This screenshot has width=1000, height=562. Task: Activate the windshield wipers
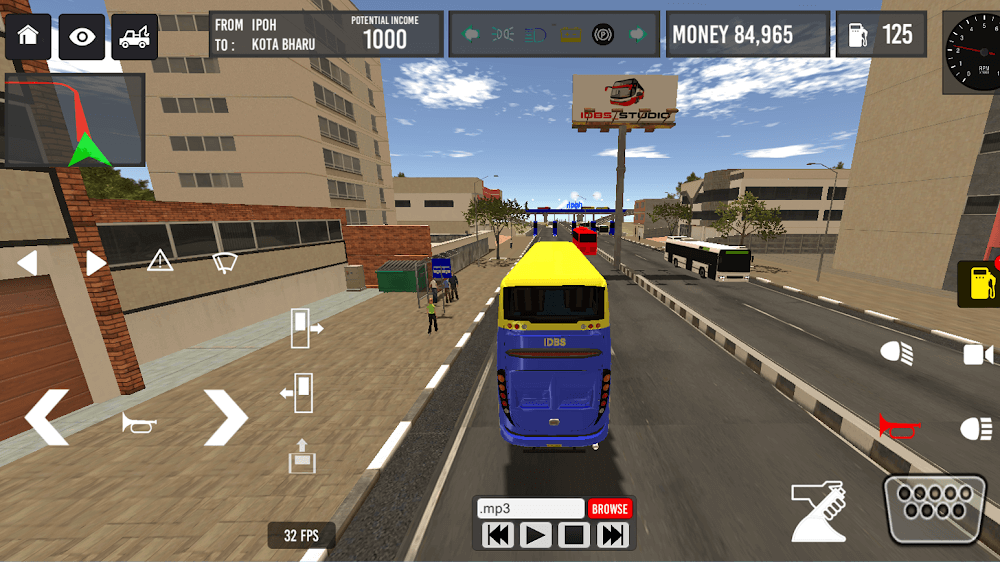tap(224, 262)
